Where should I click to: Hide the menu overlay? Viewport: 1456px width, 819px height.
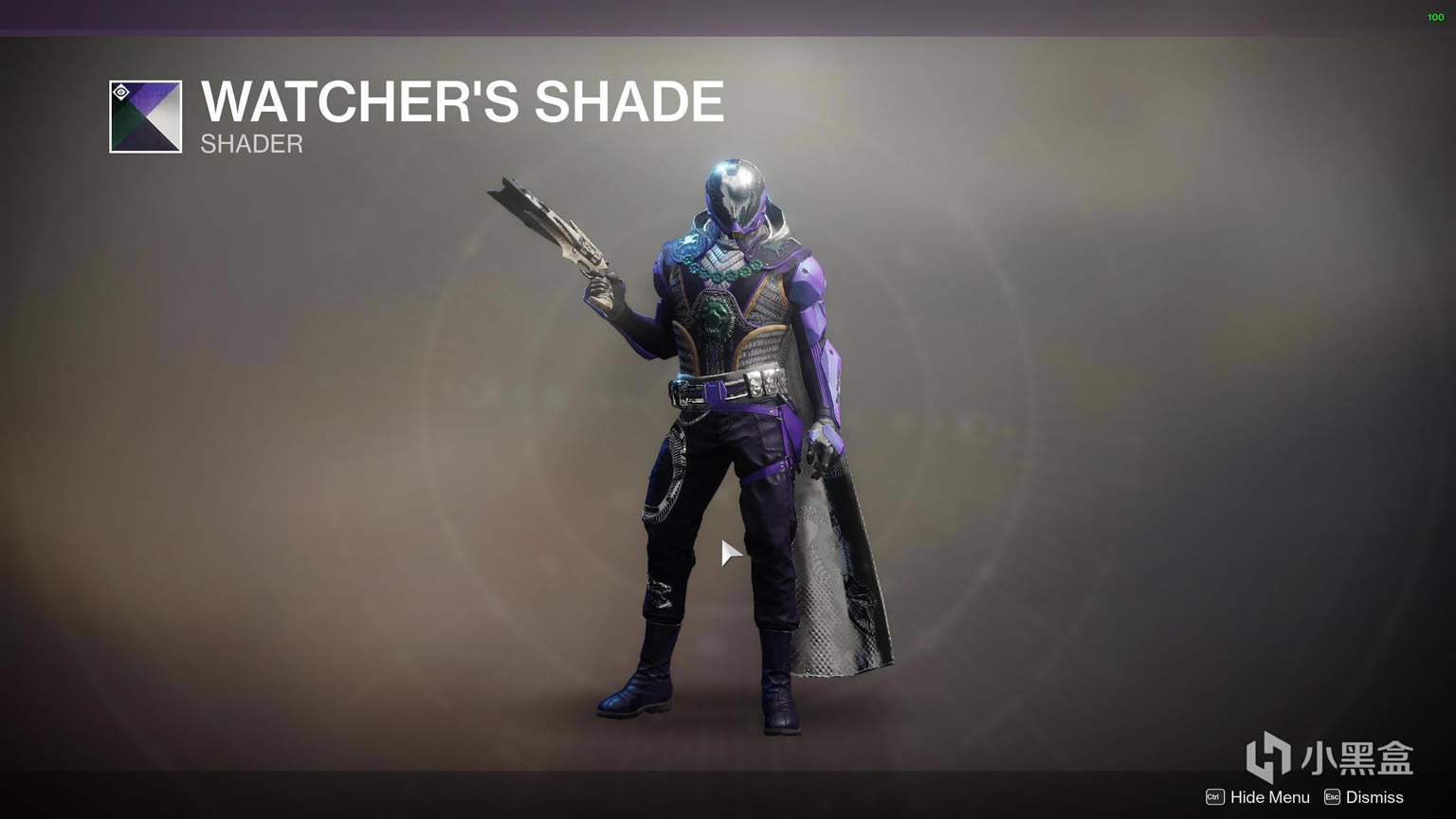[1258, 797]
